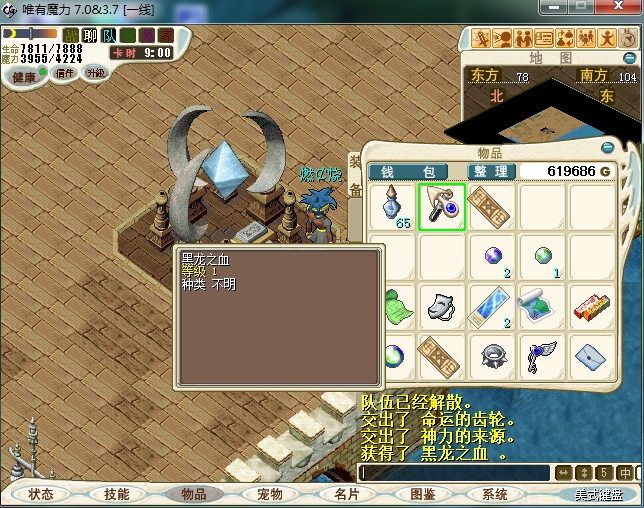The image size is (644, 508).
Task: Choose the spiked iron helmet item
Action: tap(492, 354)
